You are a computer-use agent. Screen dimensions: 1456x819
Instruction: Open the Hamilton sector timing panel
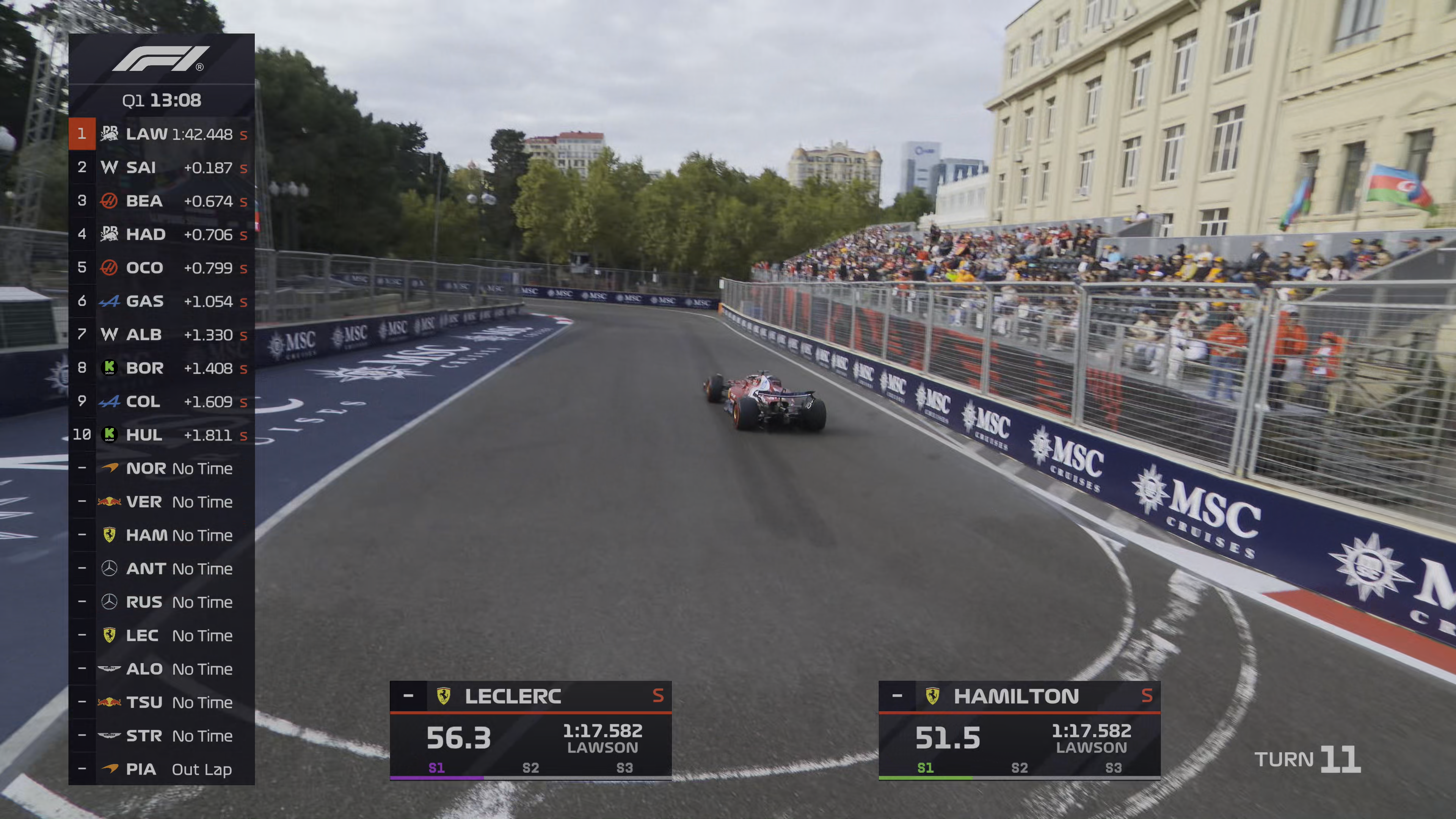1019,730
